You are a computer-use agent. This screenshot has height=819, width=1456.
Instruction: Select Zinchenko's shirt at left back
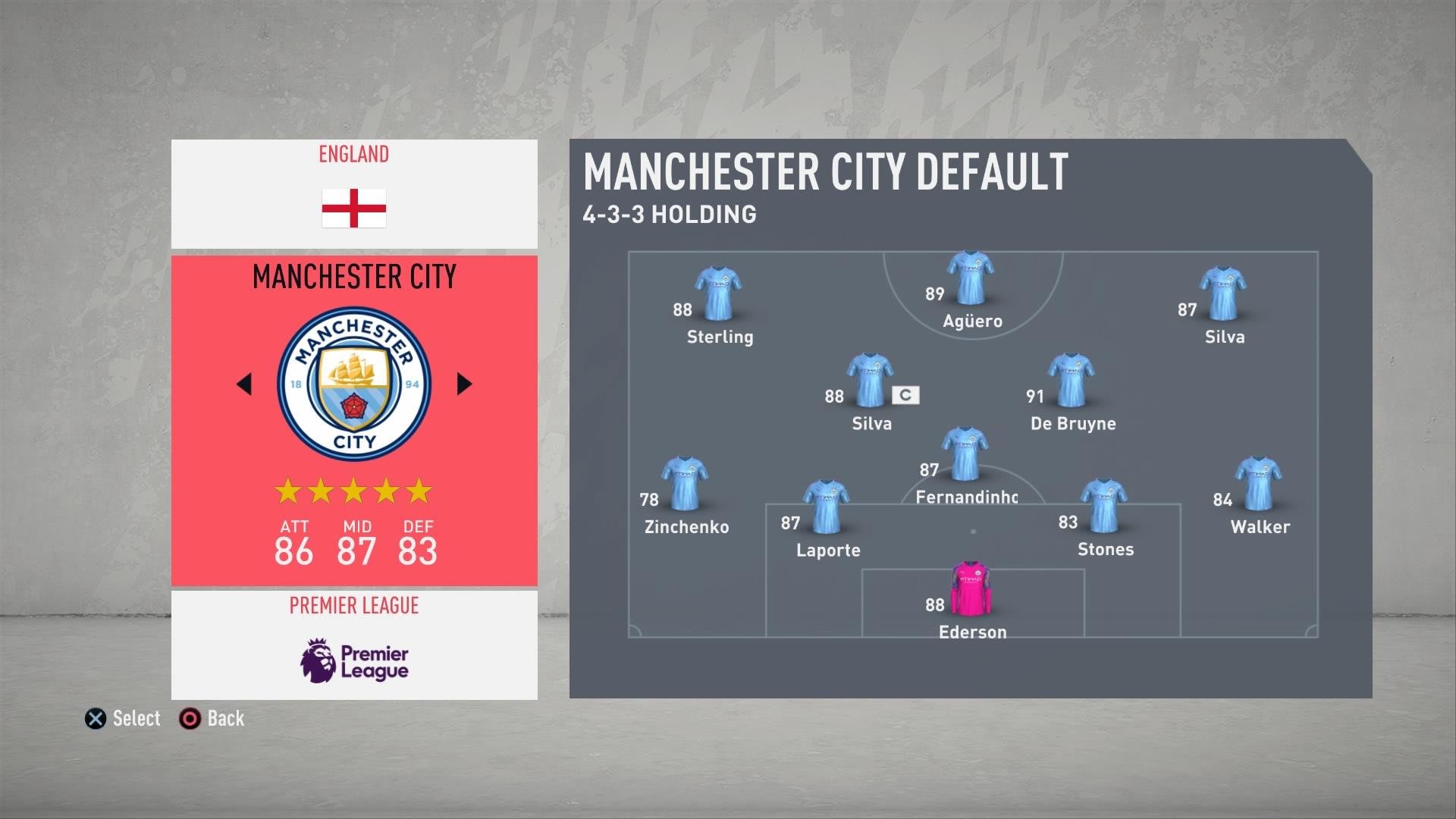click(x=685, y=484)
